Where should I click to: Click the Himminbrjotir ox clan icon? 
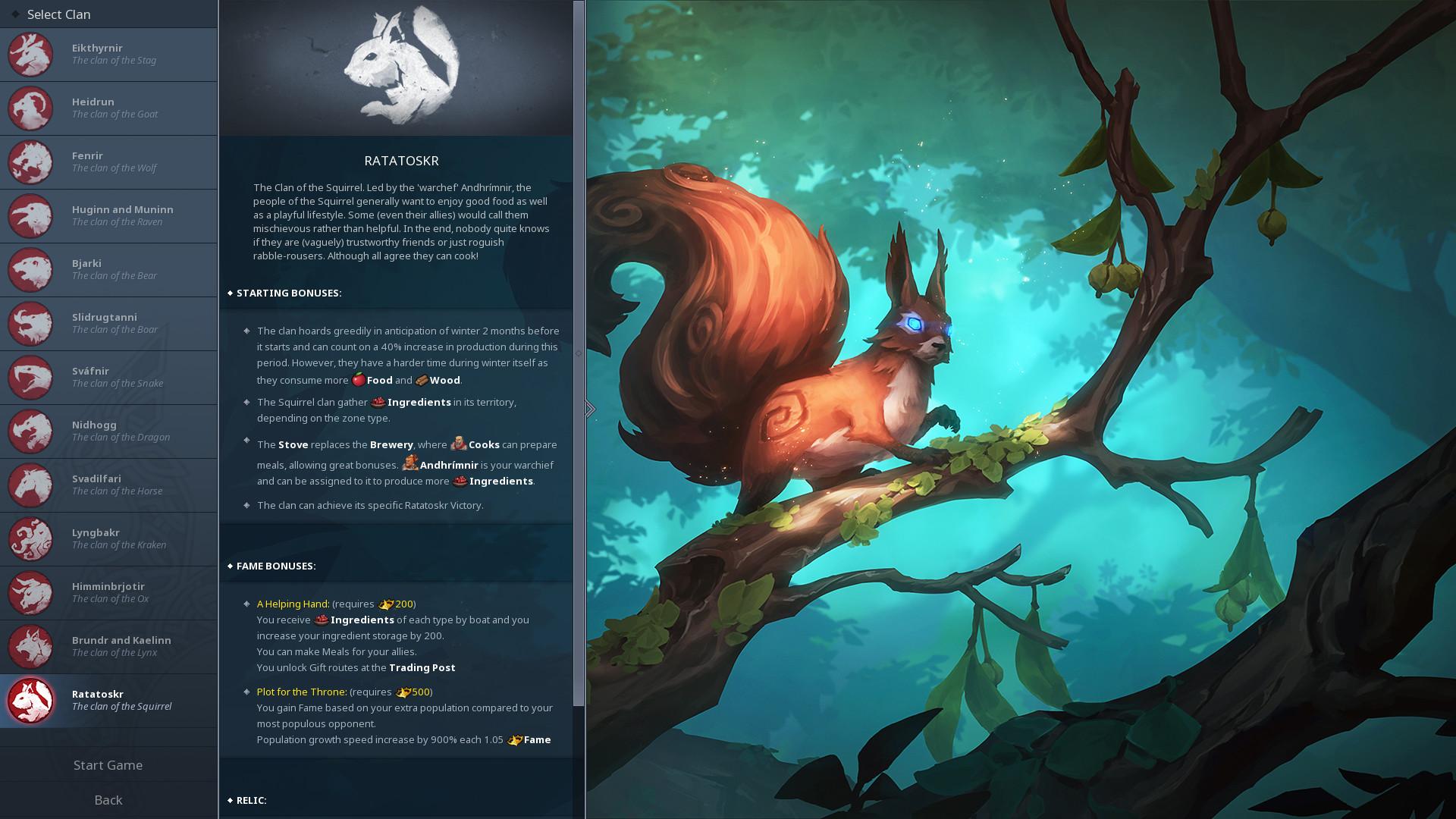(30, 593)
